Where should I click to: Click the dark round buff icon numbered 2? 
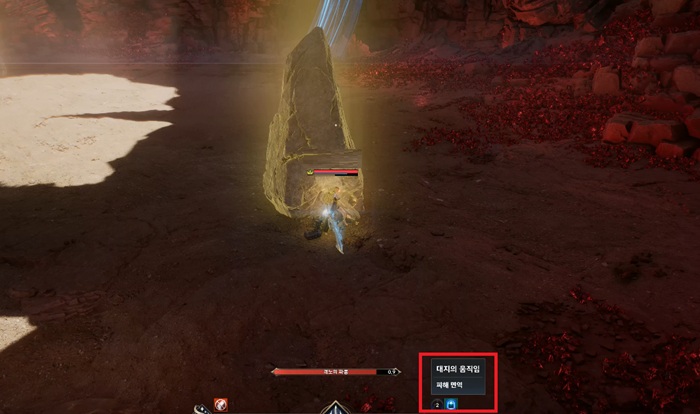pyautogui.click(x=437, y=404)
